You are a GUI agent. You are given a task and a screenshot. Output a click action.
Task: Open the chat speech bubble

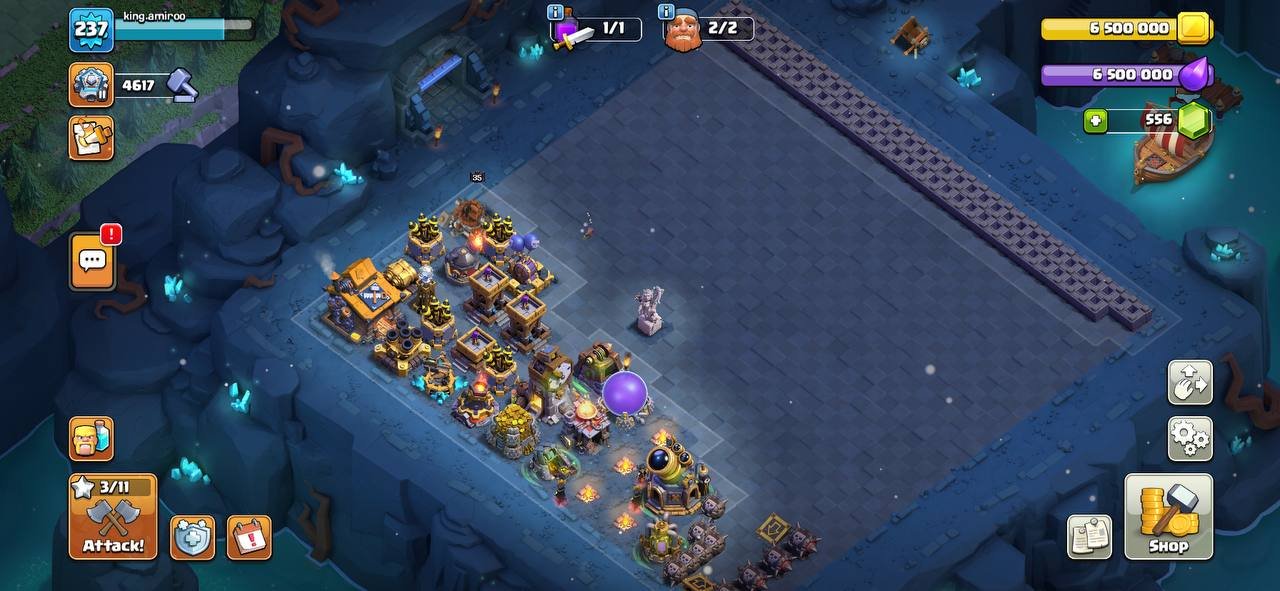pyautogui.click(x=92, y=262)
